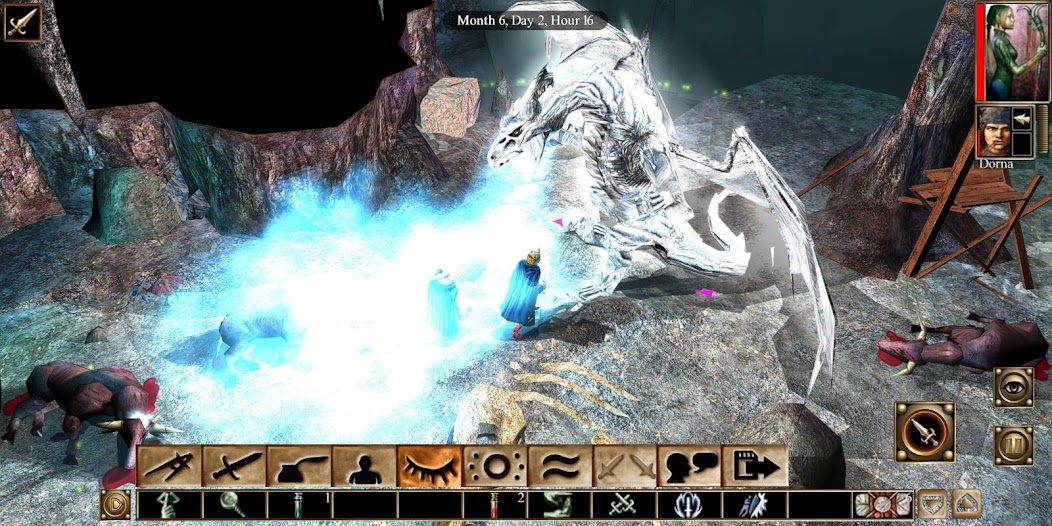1052x526 pixels.
Task: Use the green potion in the quickbar
Action: 298,505
